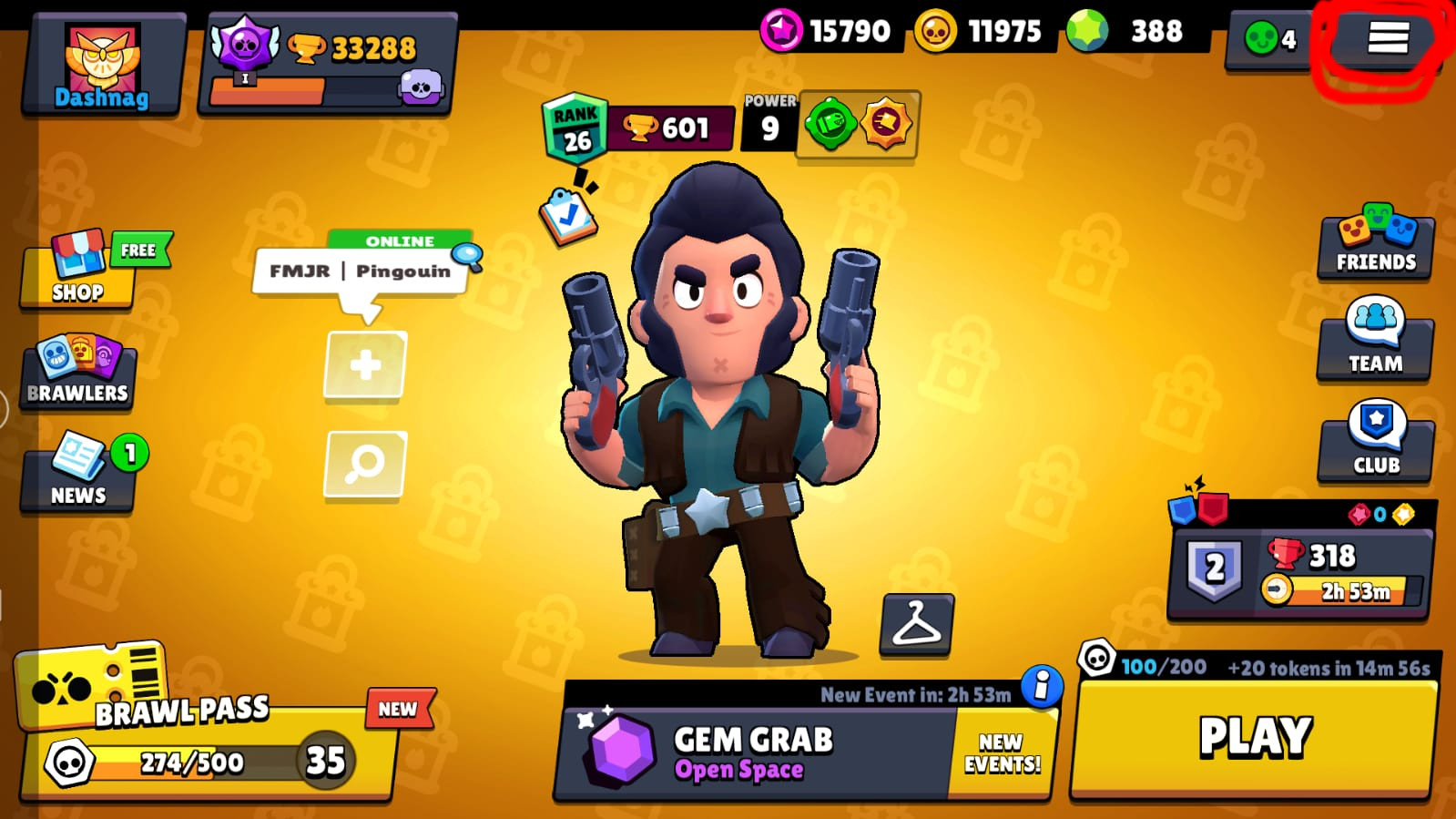Start a match with the PLAY button
This screenshot has height=819, width=1456.
coord(1255,738)
